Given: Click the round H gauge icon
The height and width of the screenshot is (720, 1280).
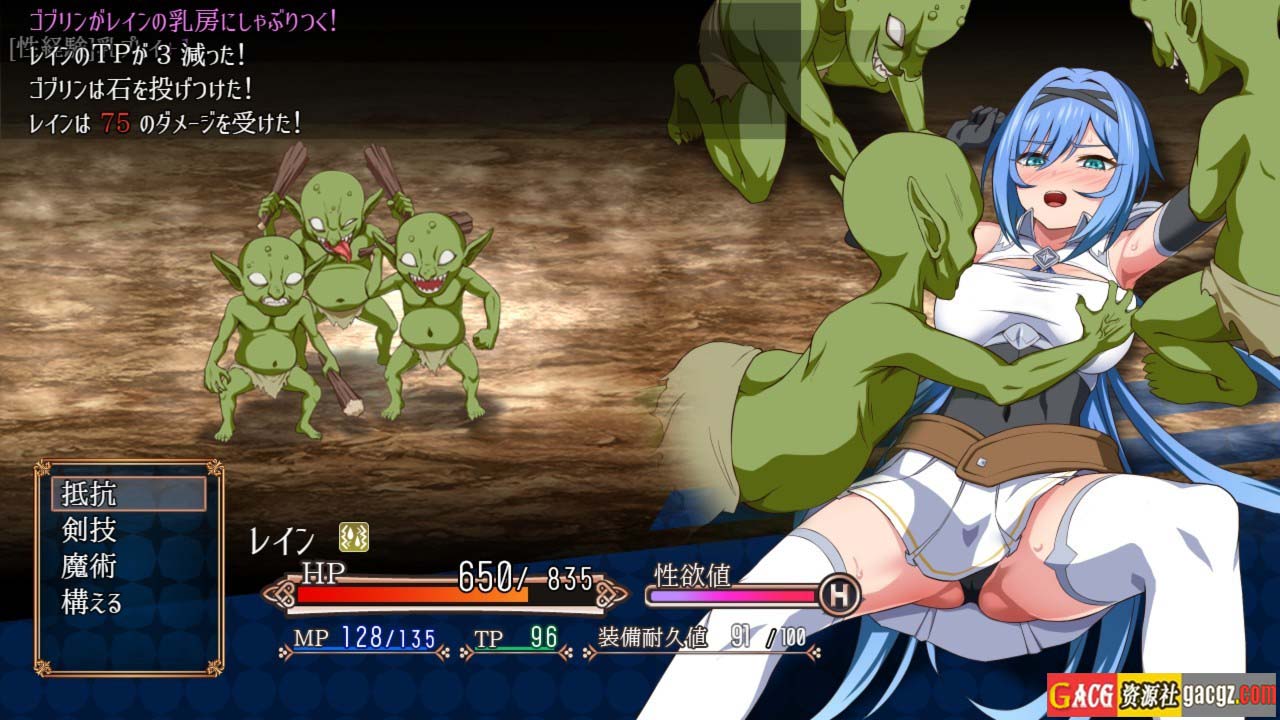Looking at the screenshot, I should pyautogui.click(x=839, y=596).
